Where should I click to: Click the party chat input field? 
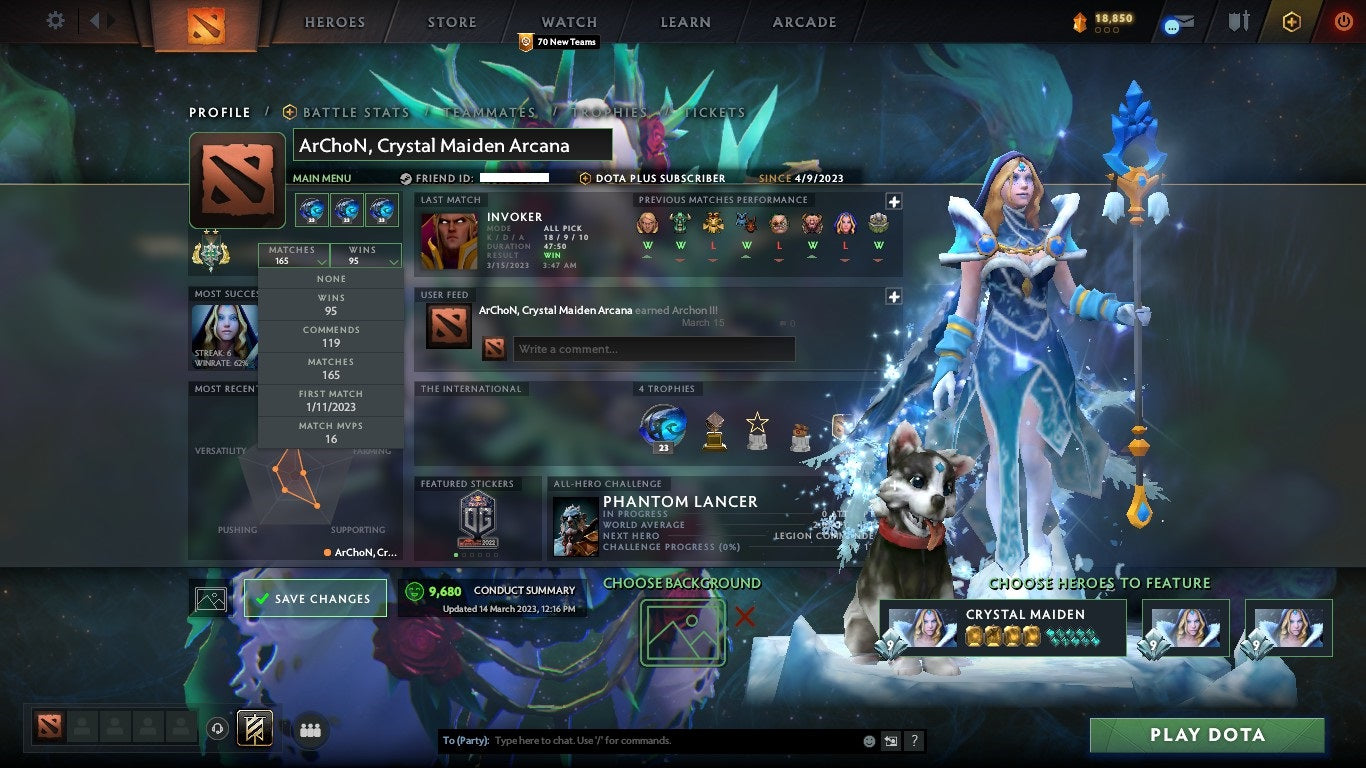(x=650, y=740)
